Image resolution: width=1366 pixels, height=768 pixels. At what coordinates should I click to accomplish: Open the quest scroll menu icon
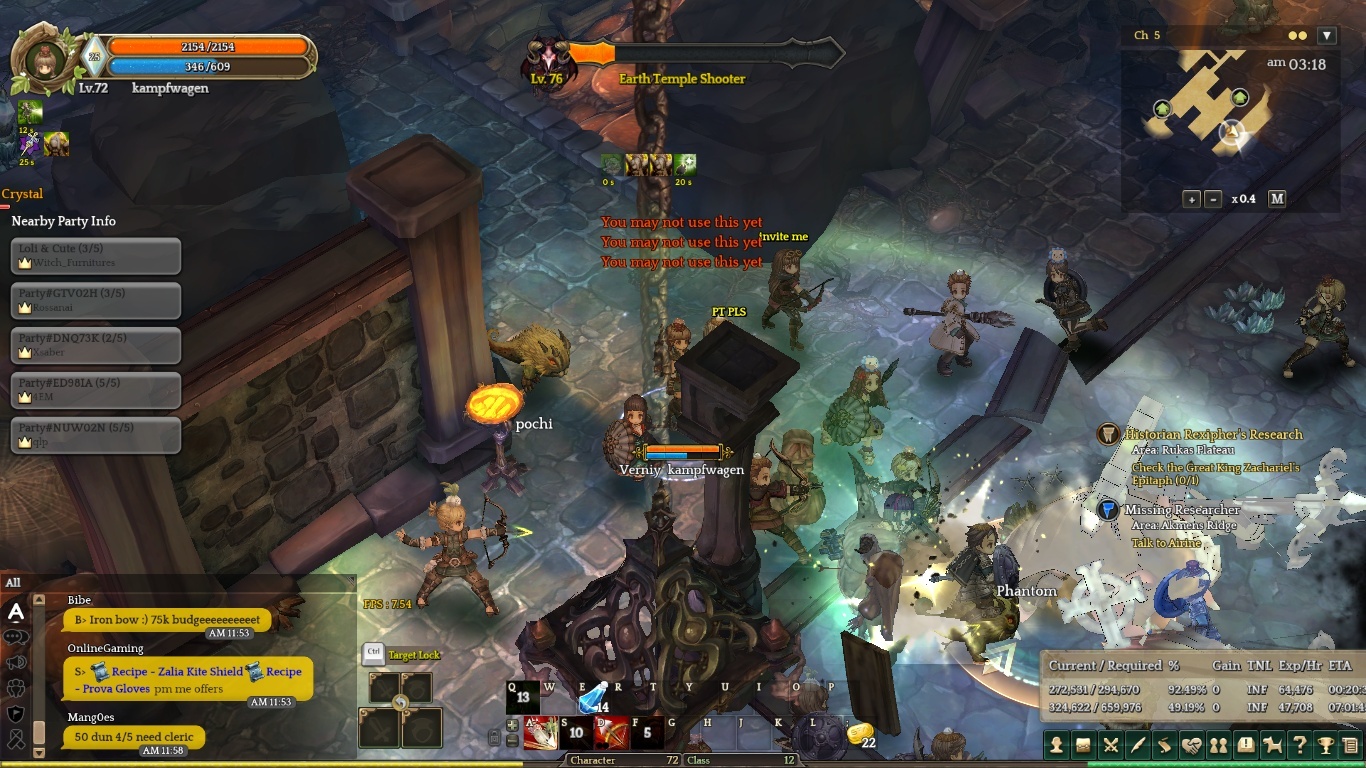(x=1164, y=745)
